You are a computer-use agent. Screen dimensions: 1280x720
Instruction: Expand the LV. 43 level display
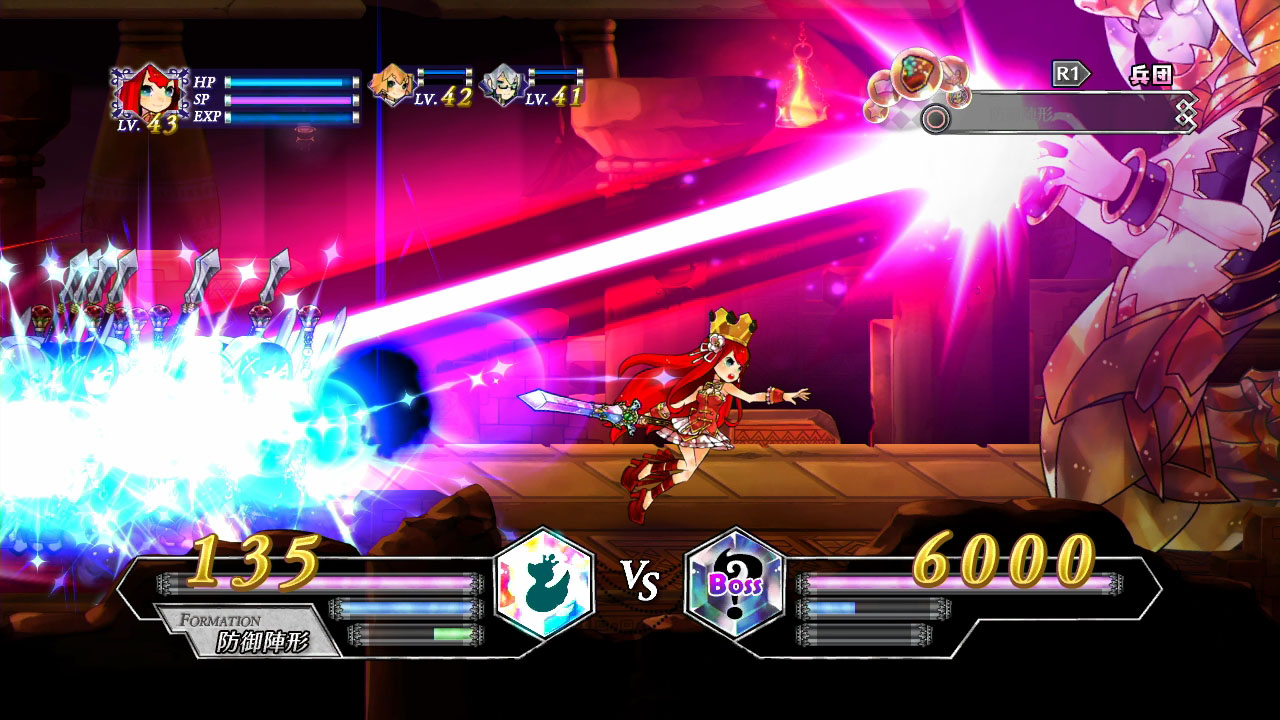[147, 123]
